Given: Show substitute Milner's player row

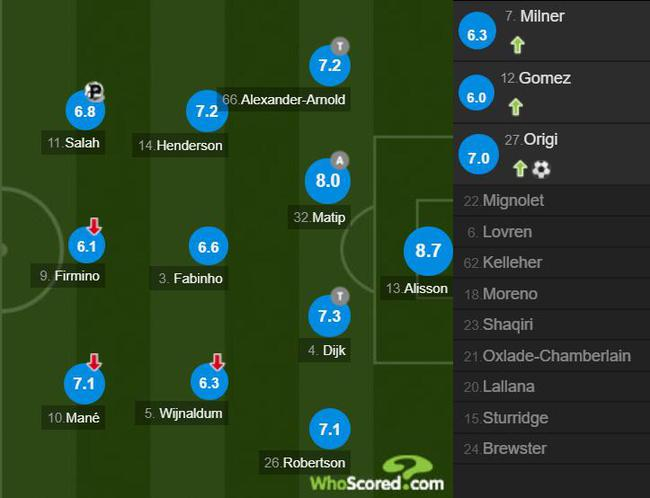Looking at the screenshot, I should [551, 30].
